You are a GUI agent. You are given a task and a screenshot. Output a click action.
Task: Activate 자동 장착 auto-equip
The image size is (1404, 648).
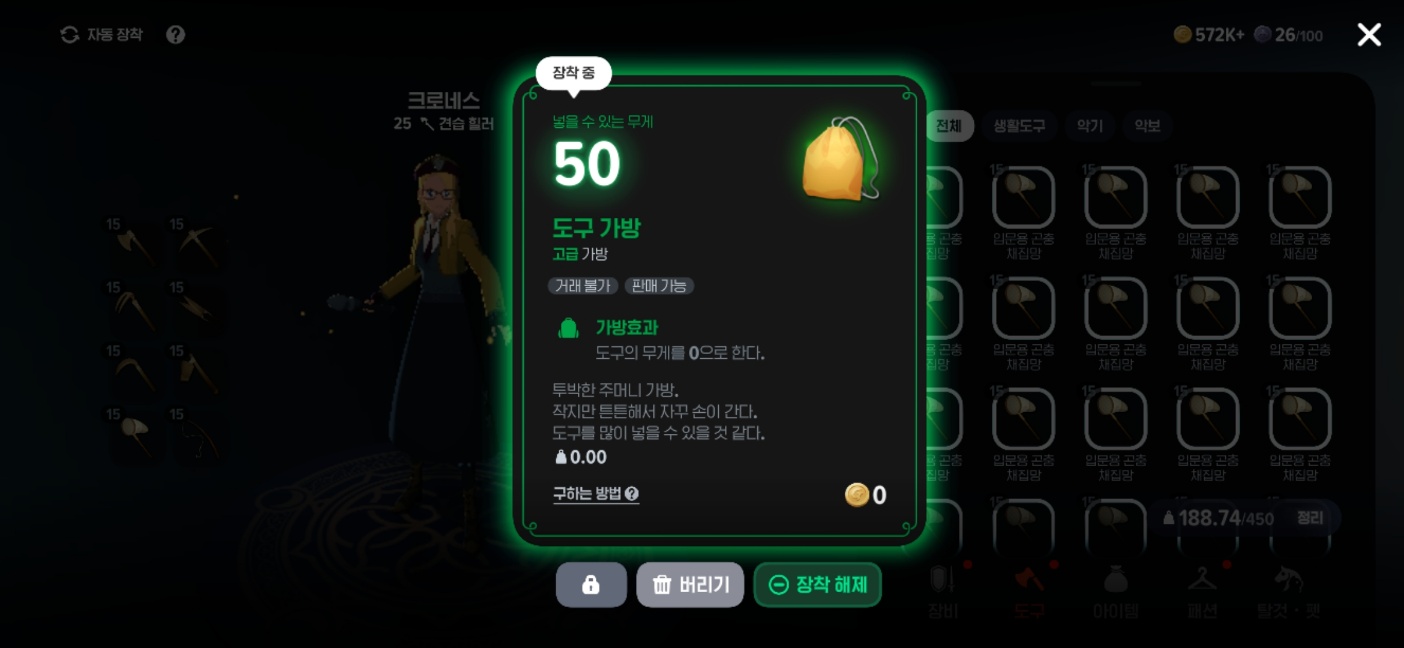(x=102, y=35)
